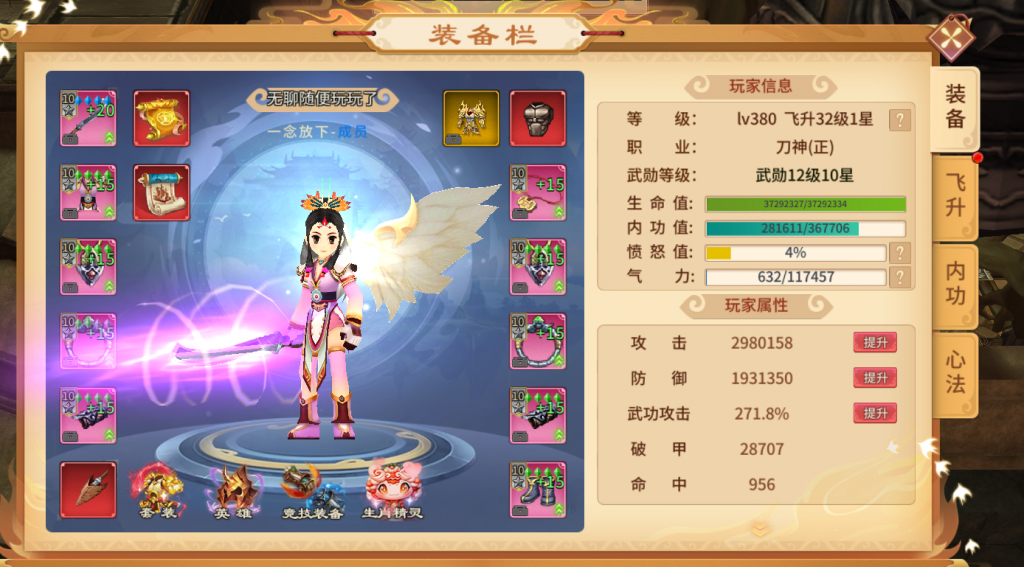This screenshot has width=1024, height=567.
Task: Switch to the 飞升 tab
Action: 955,195
